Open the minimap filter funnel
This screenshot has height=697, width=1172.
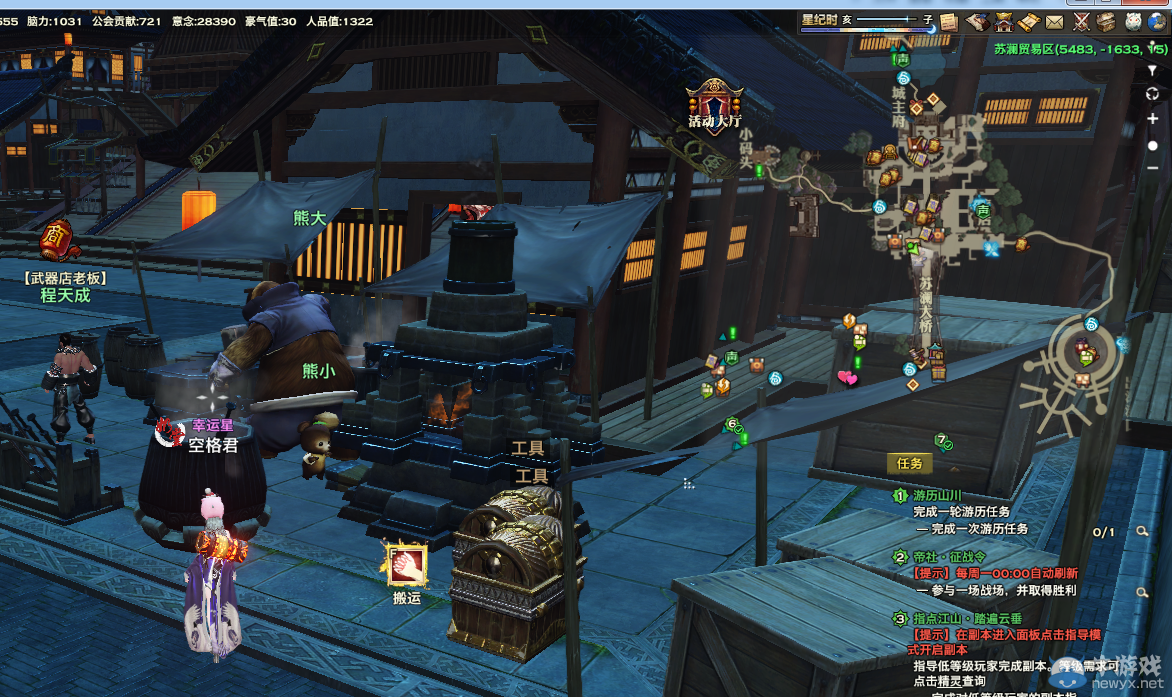tap(1153, 71)
